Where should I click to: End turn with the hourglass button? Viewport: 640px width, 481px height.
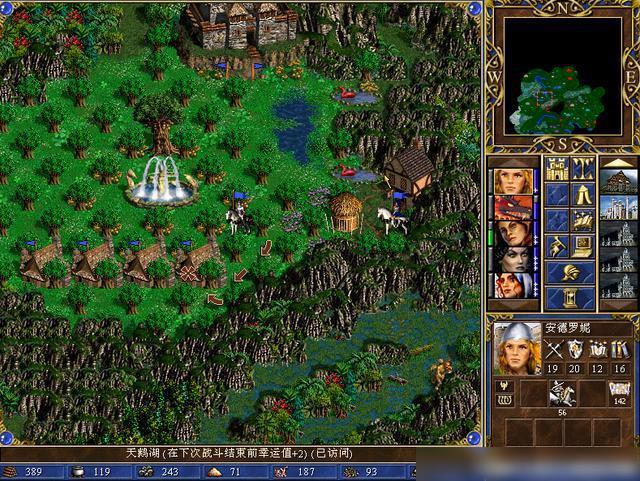569,298
